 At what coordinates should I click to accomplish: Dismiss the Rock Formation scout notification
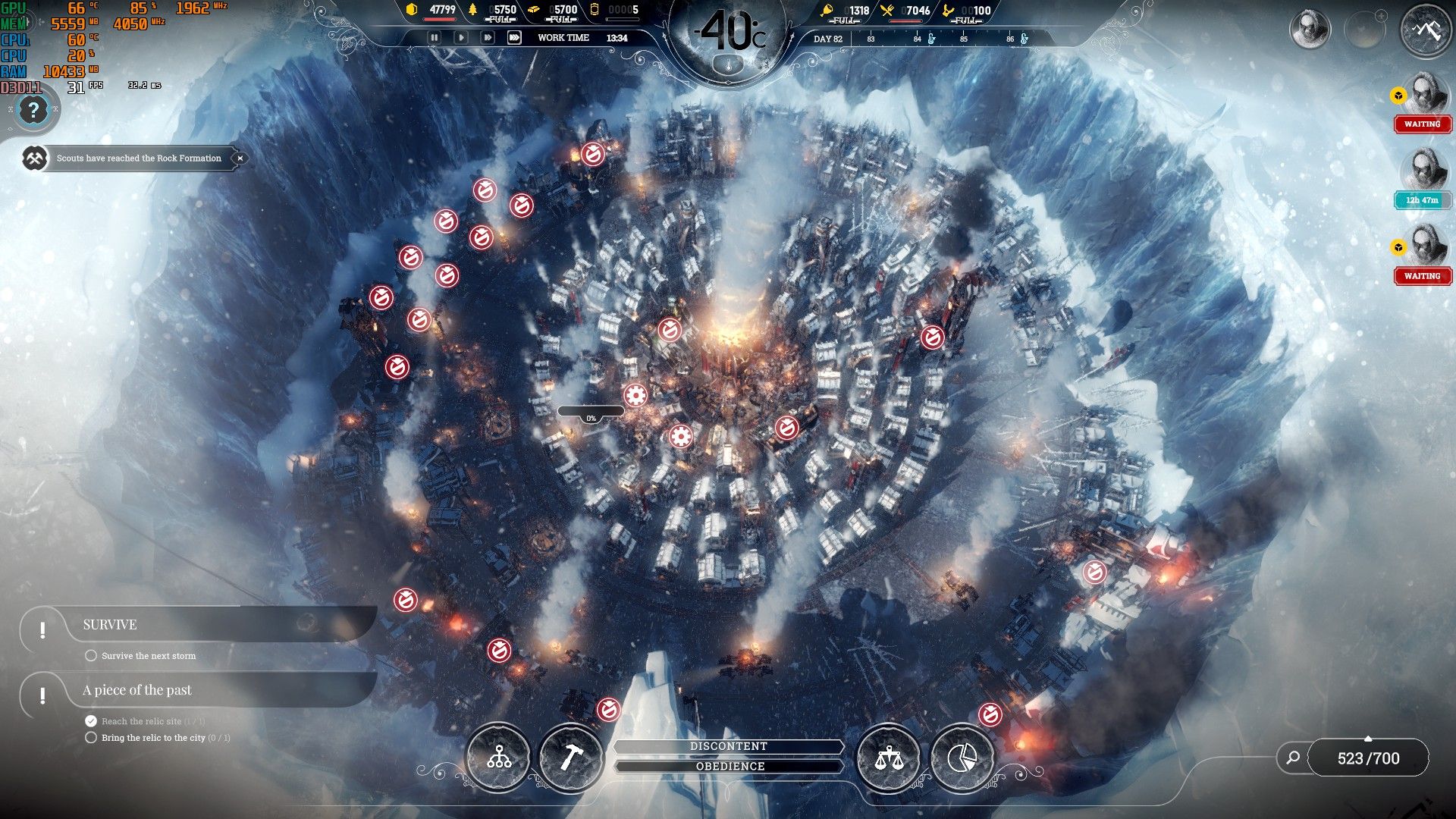[240, 158]
